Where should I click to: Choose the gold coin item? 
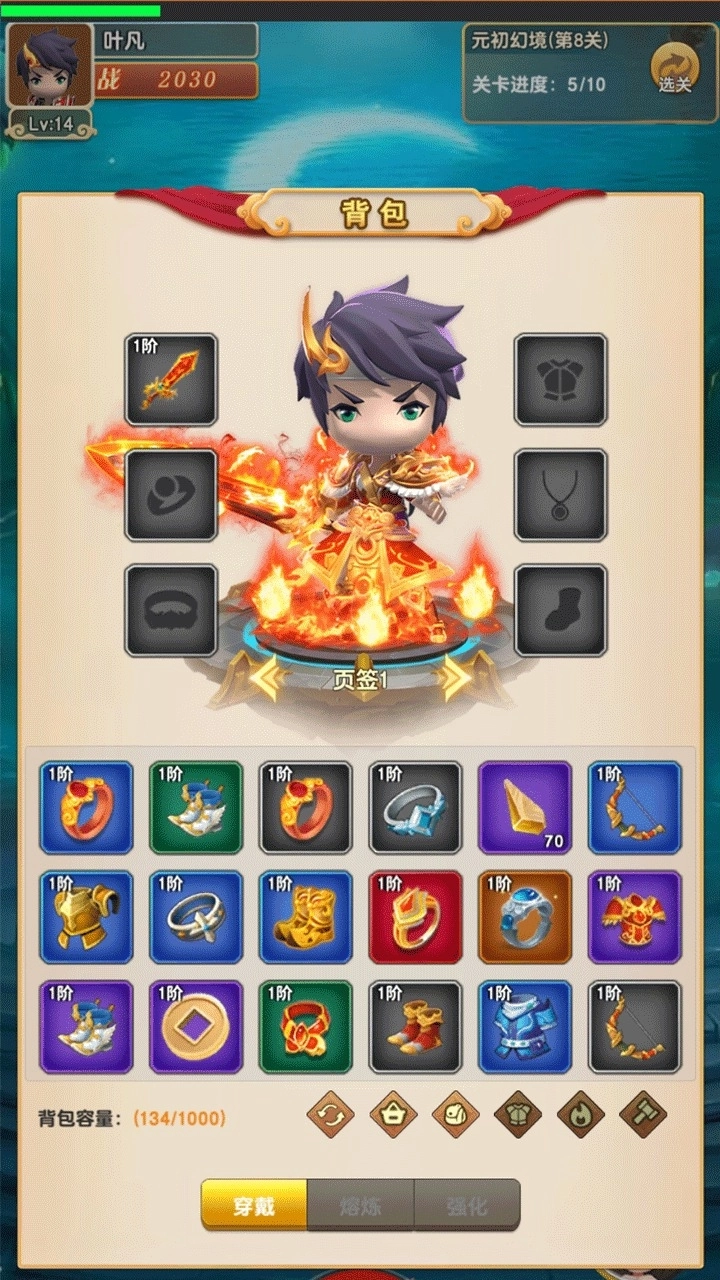tap(196, 1027)
